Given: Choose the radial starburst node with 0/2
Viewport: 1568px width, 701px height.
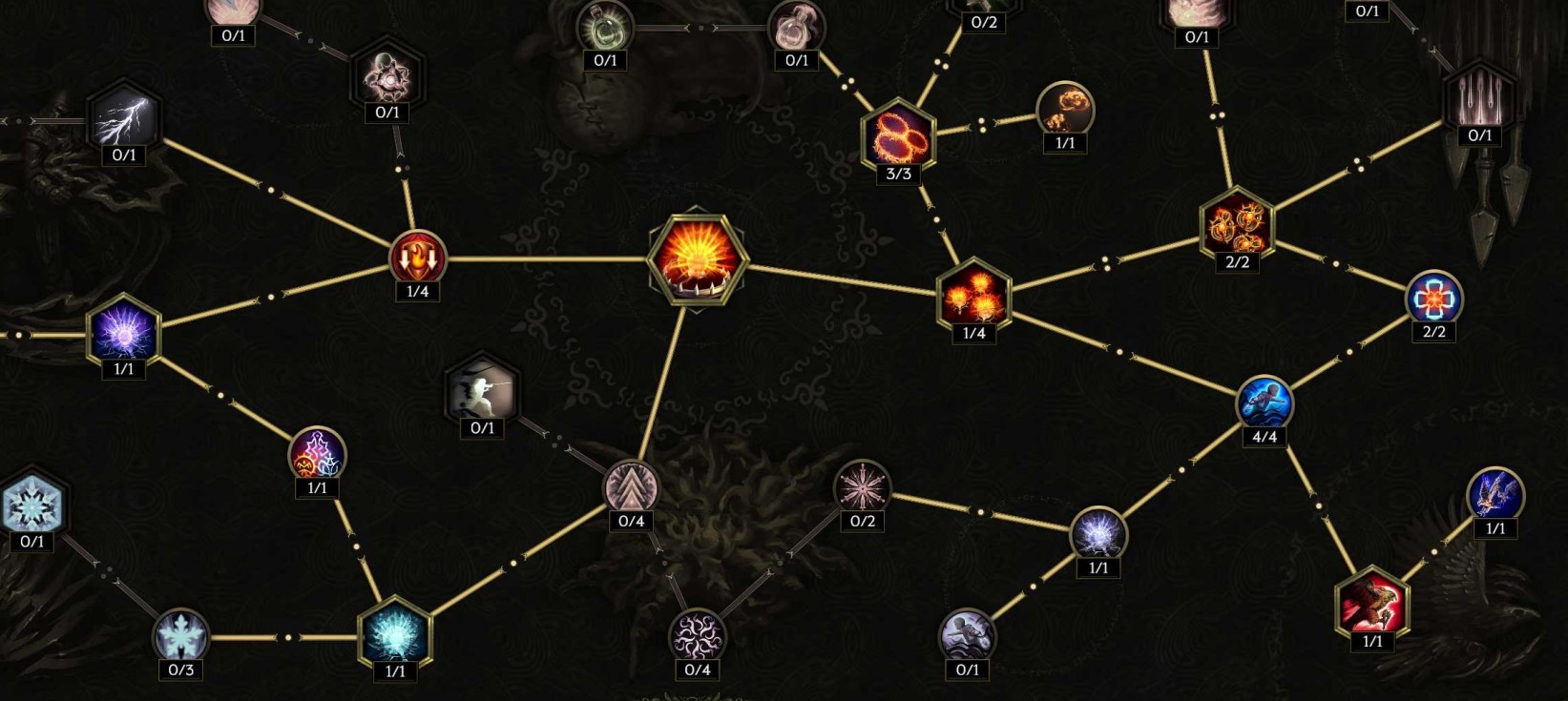Looking at the screenshot, I should [862, 488].
